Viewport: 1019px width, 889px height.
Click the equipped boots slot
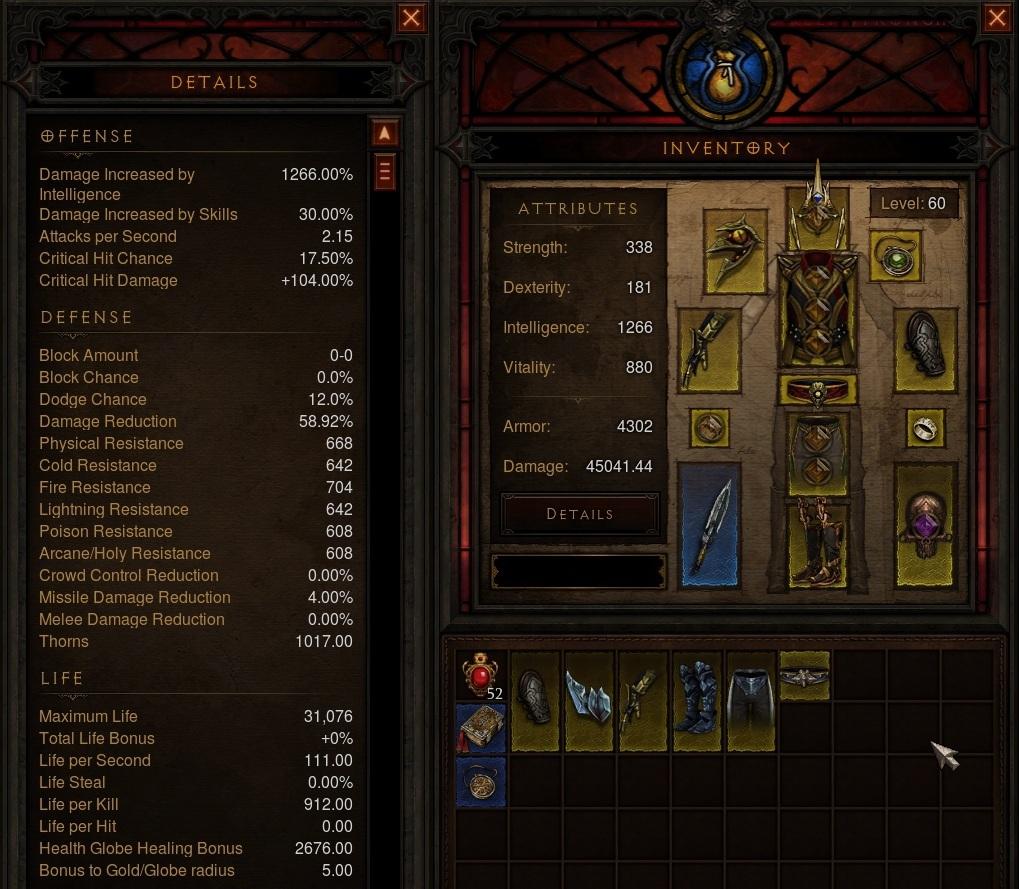point(818,540)
